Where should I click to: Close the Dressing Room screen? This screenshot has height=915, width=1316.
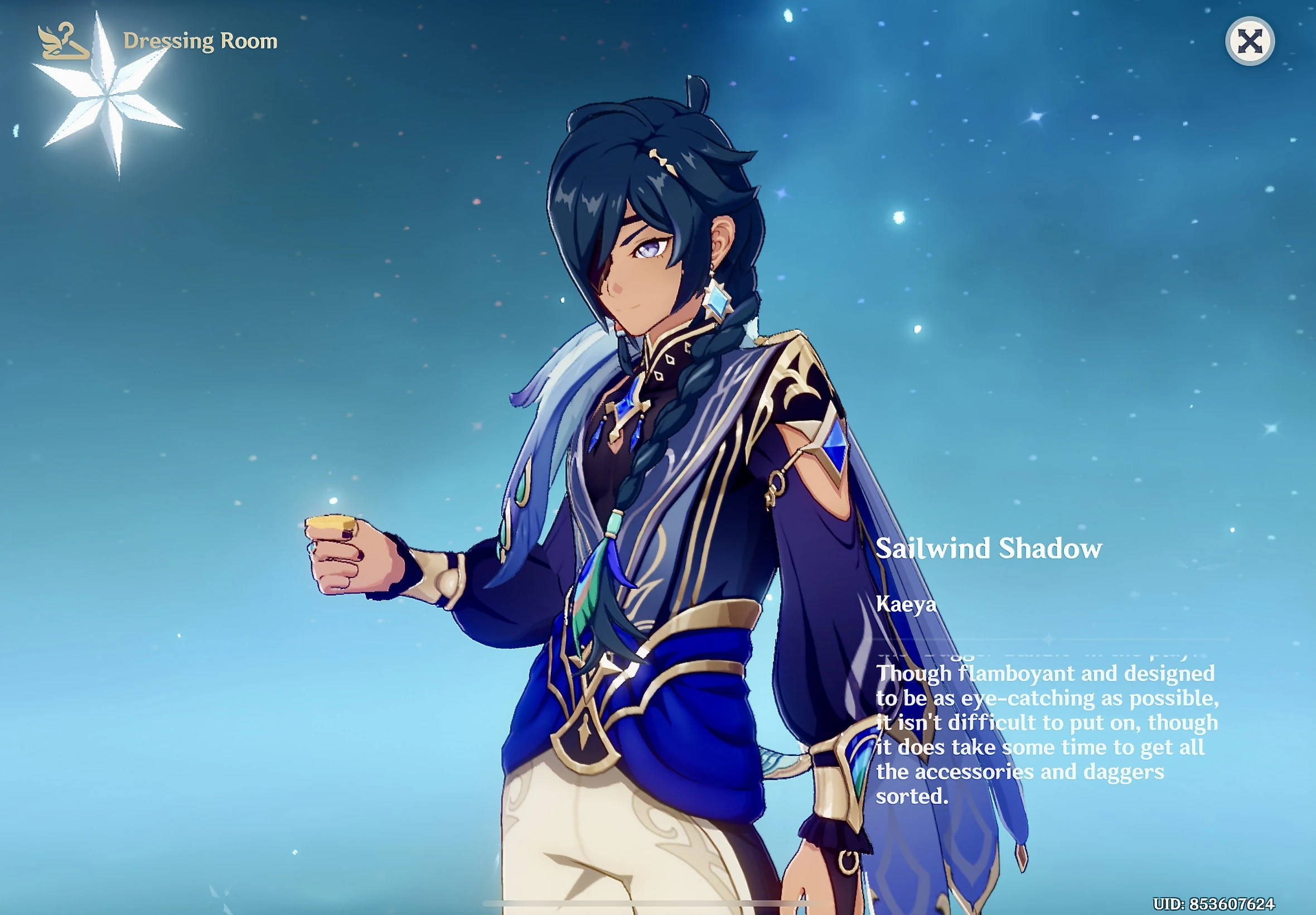click(1251, 40)
